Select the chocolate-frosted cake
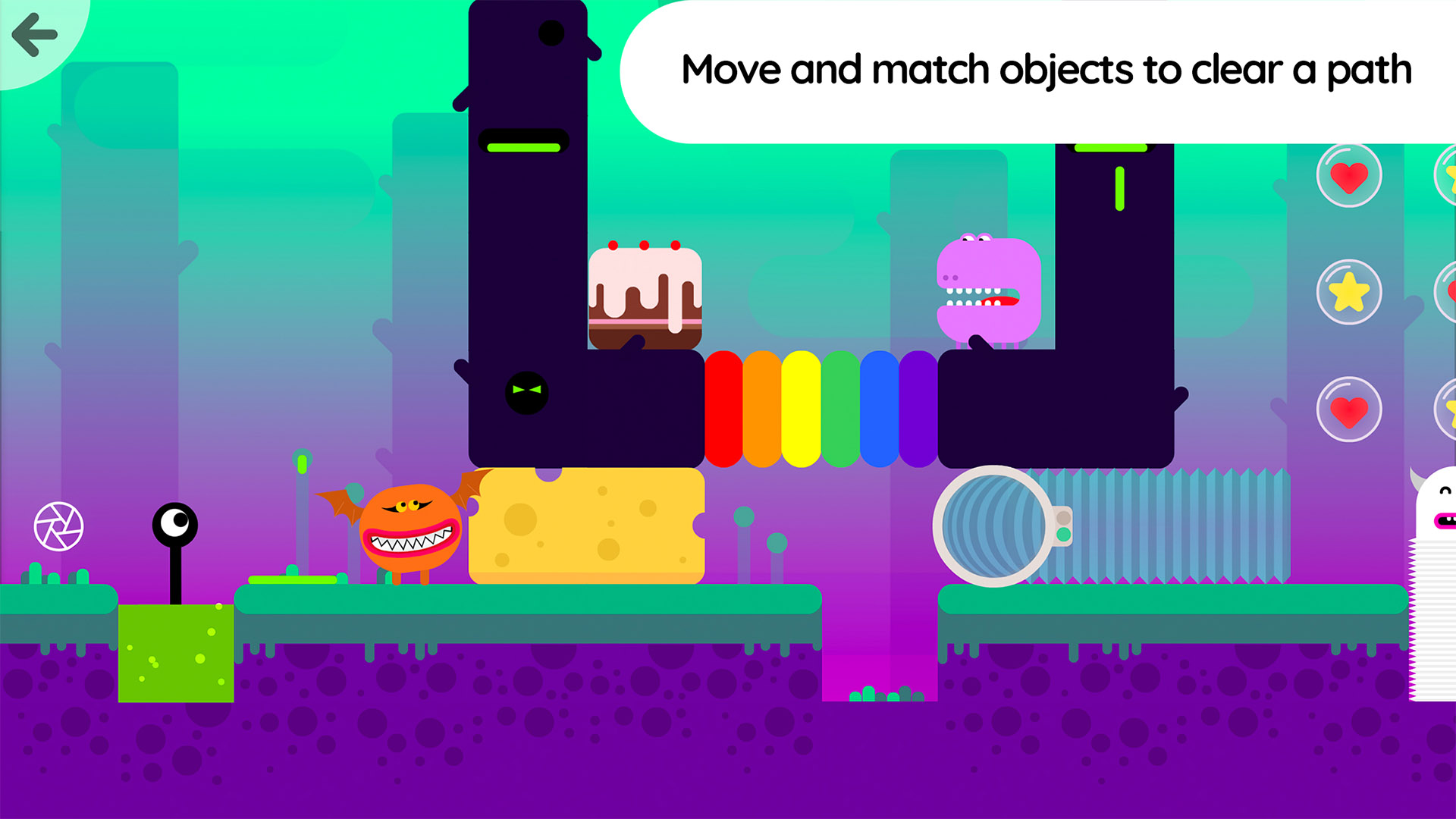Screen dimensions: 1456x819 (x=646, y=296)
